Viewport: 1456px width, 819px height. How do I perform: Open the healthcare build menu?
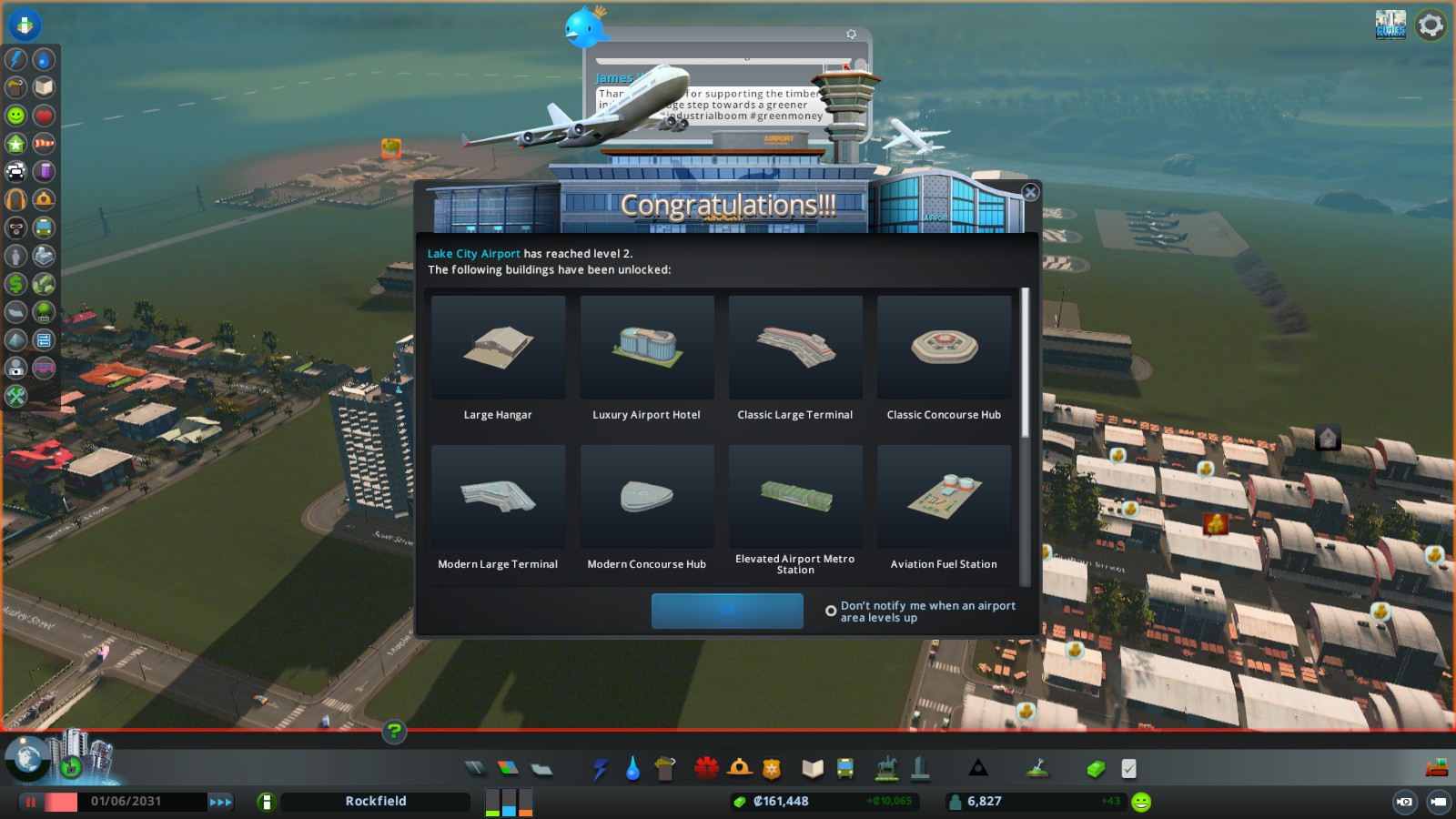[x=706, y=769]
